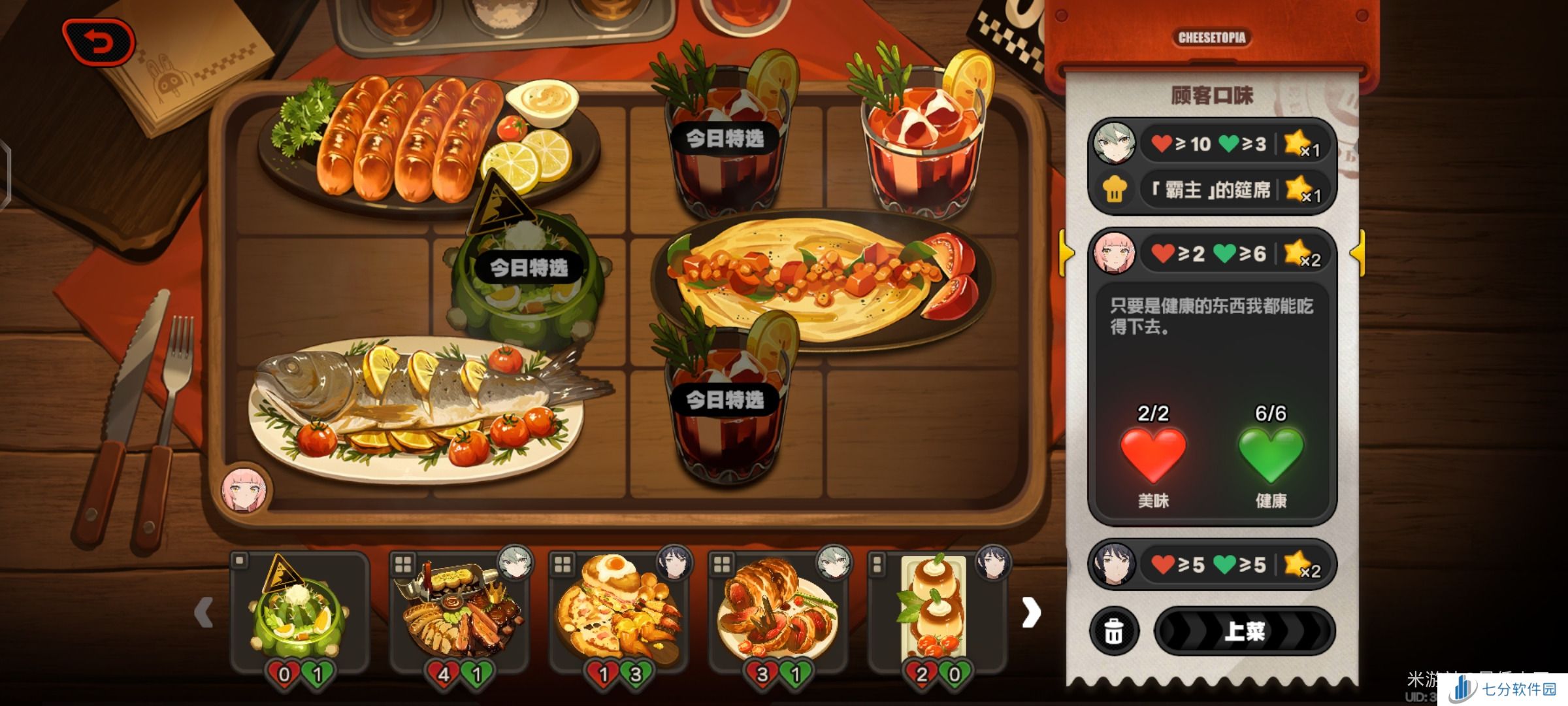Serve the dishes with 上菜 button
The width and height of the screenshot is (1568, 706).
pos(1245,631)
